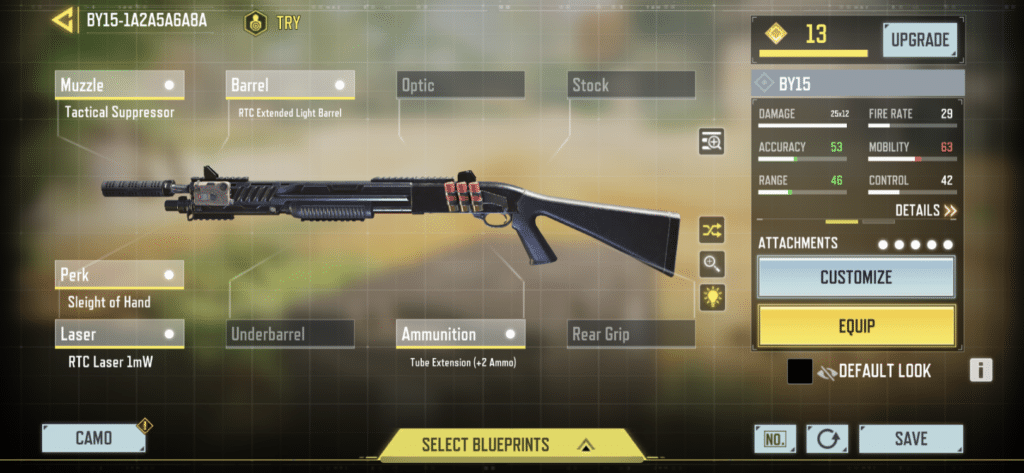The width and height of the screenshot is (1024, 473).
Task: Open the Laser attachment slot
Action: [x=119, y=334]
